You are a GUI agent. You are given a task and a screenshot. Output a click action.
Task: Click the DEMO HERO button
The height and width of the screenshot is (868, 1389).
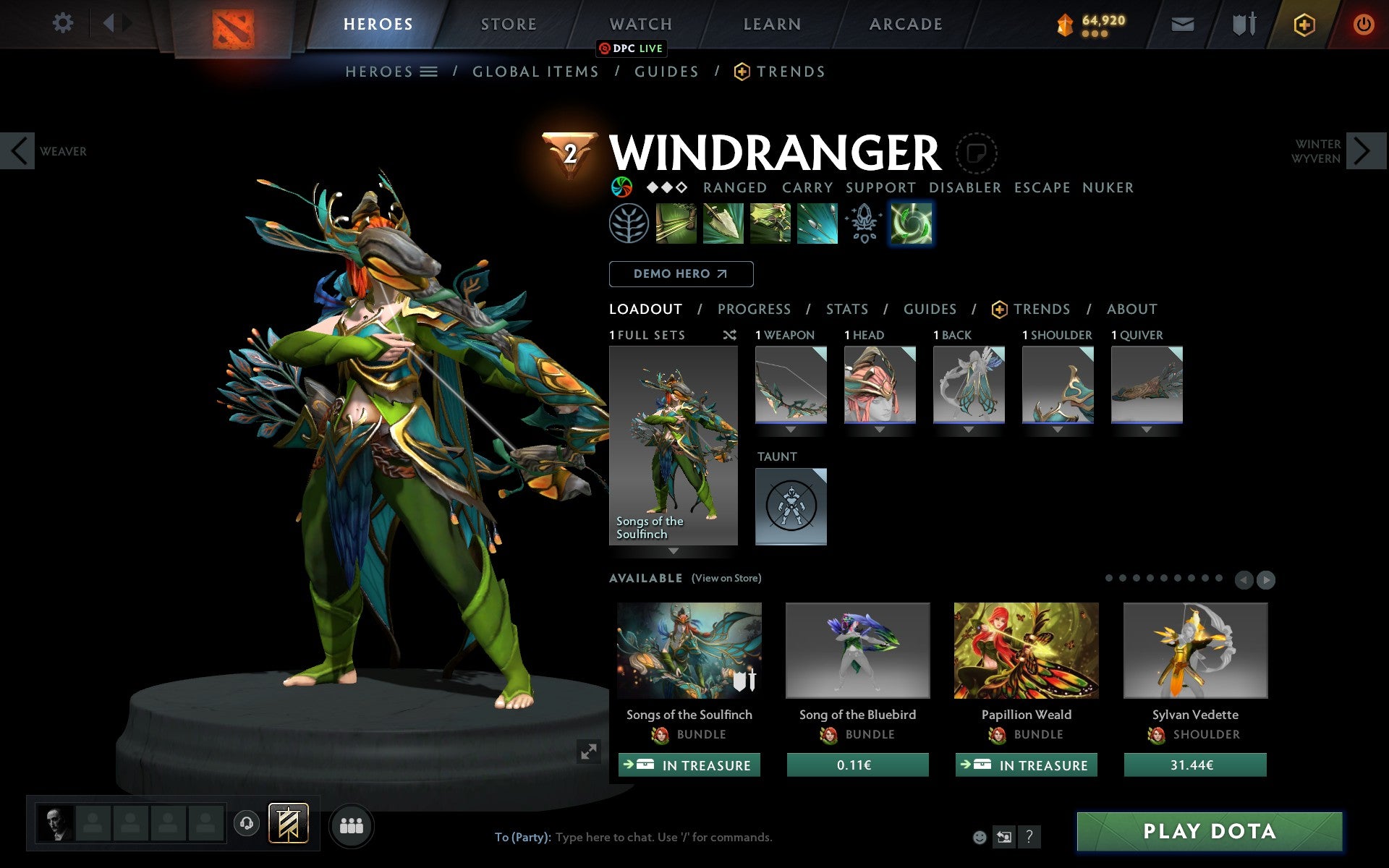[681, 274]
